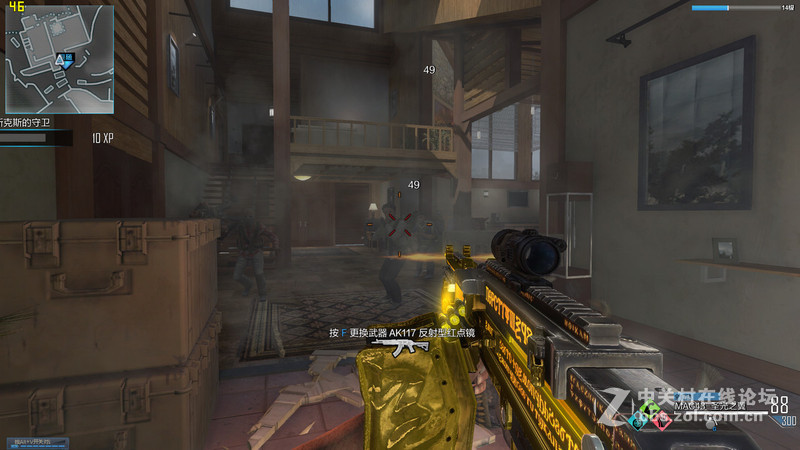Image resolution: width=800 pixels, height=450 pixels.
Task: Click the AK117 weapon pickup icon
Action: pos(399,347)
